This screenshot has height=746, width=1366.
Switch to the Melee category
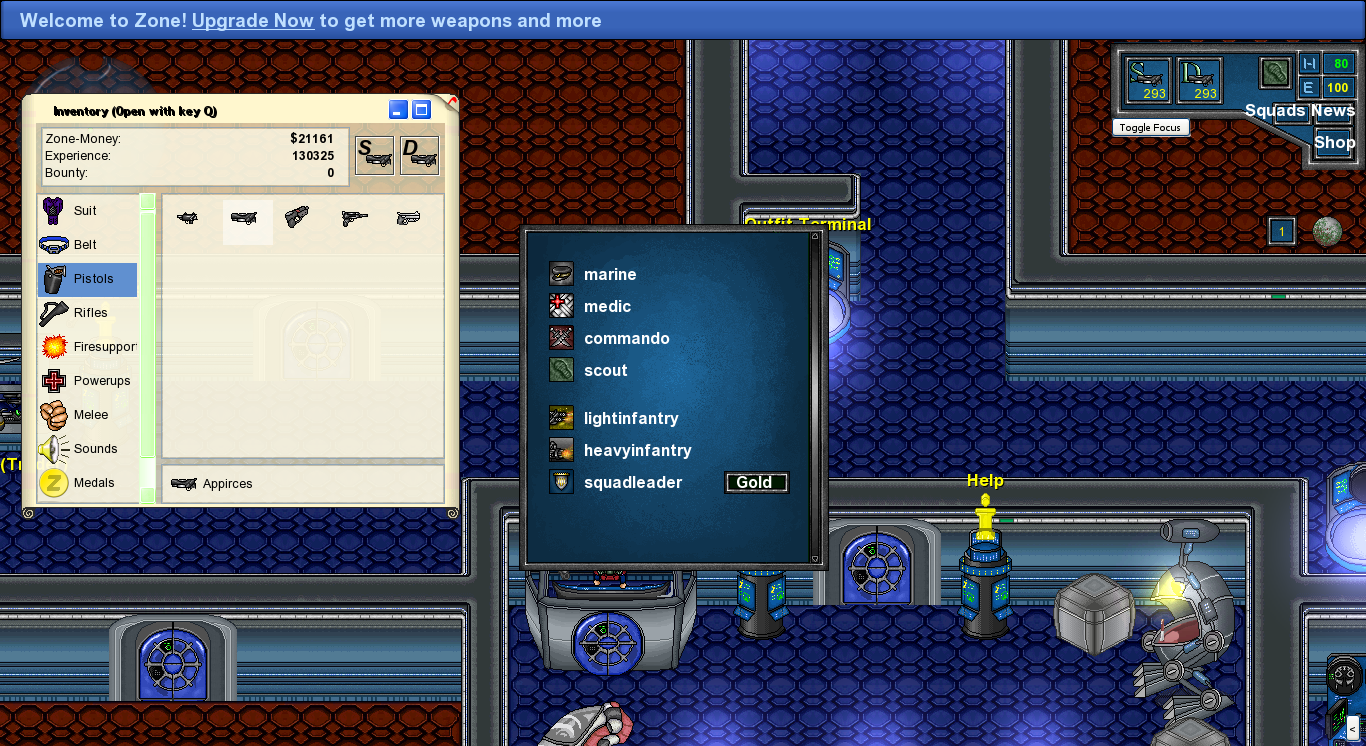pos(91,415)
